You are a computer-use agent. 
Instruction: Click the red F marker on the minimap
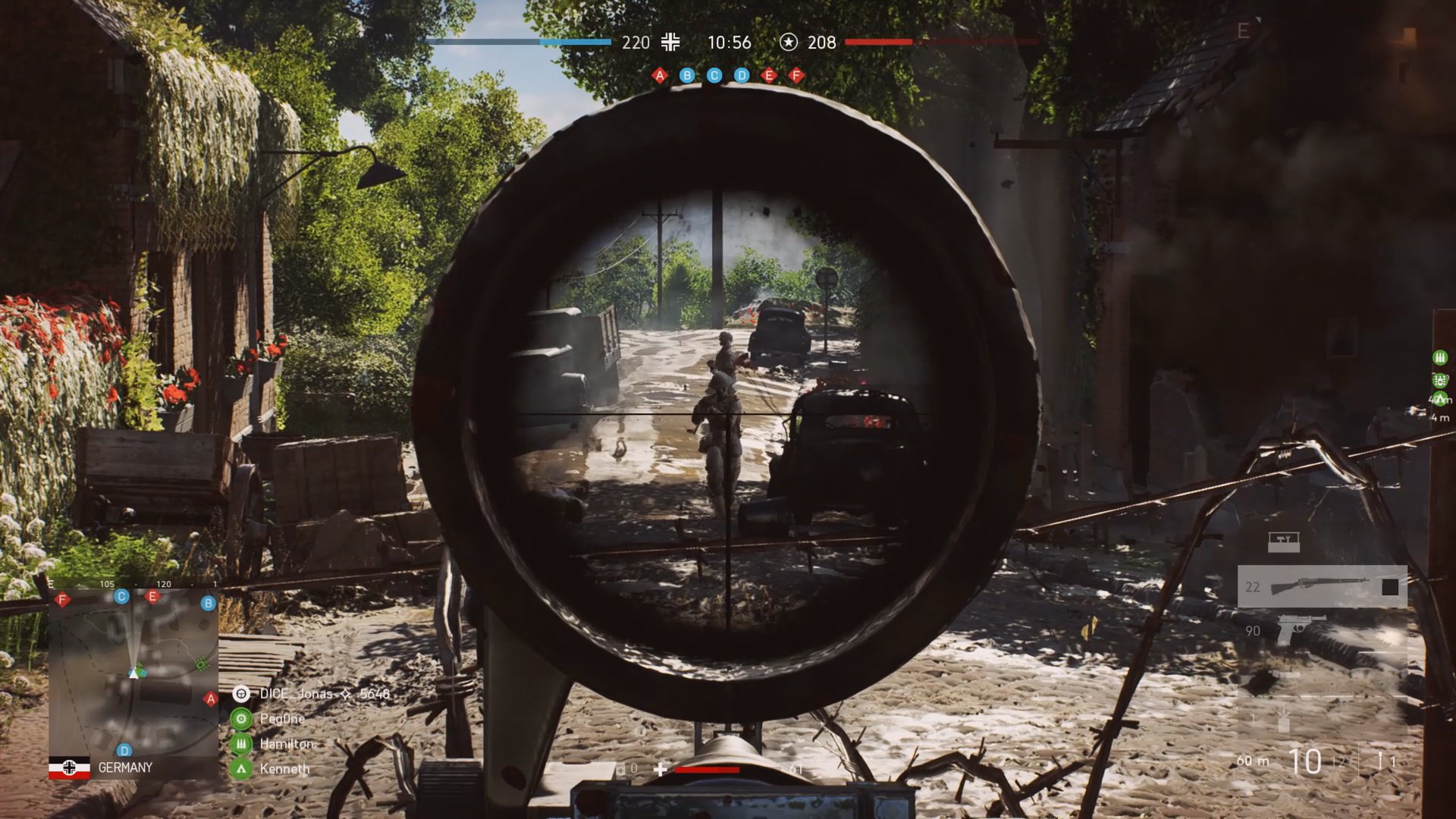(63, 600)
